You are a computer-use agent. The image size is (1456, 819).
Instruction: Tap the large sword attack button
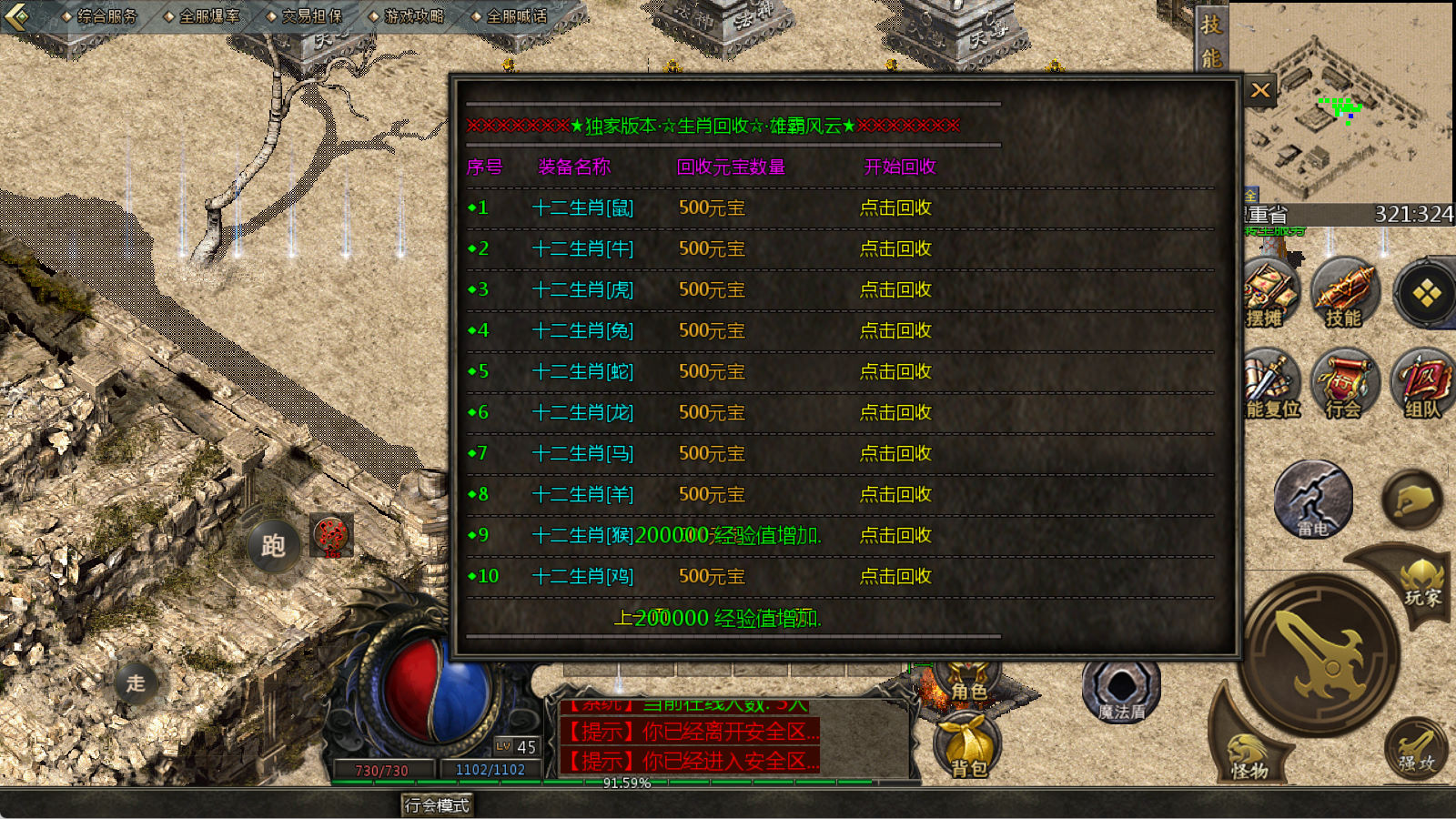[1321, 655]
